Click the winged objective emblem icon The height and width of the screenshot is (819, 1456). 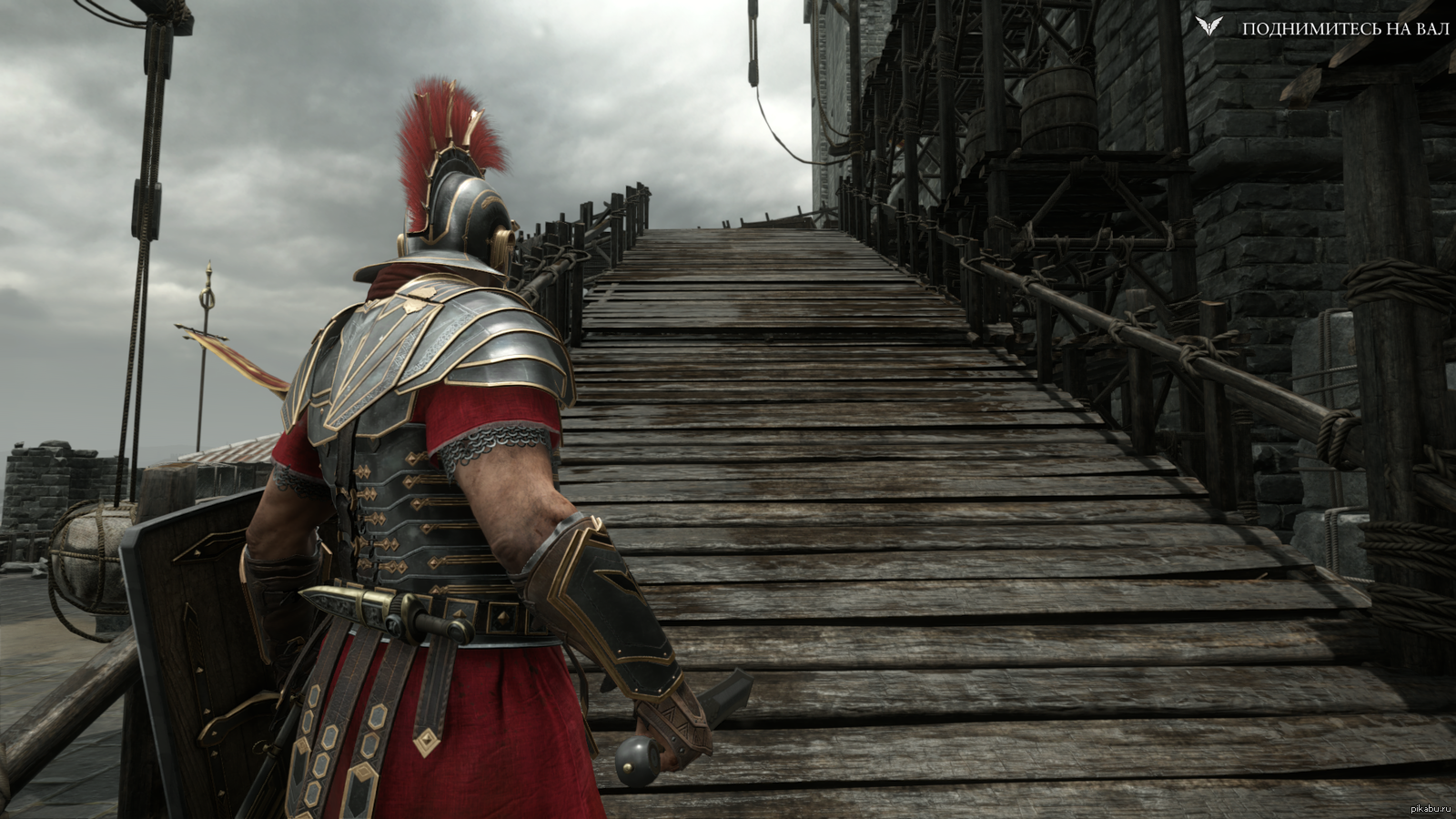(x=1209, y=26)
